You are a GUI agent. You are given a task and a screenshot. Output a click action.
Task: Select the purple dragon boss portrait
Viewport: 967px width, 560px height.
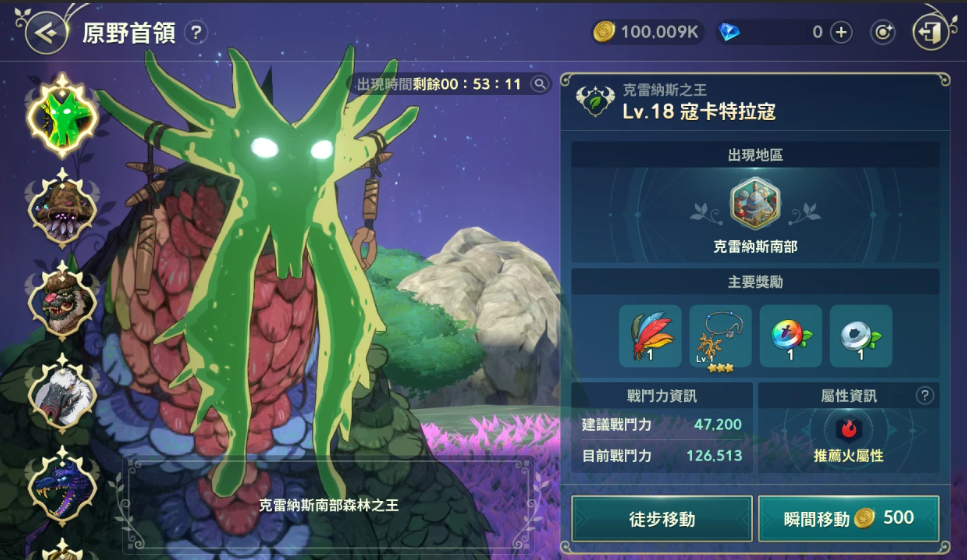(62, 484)
